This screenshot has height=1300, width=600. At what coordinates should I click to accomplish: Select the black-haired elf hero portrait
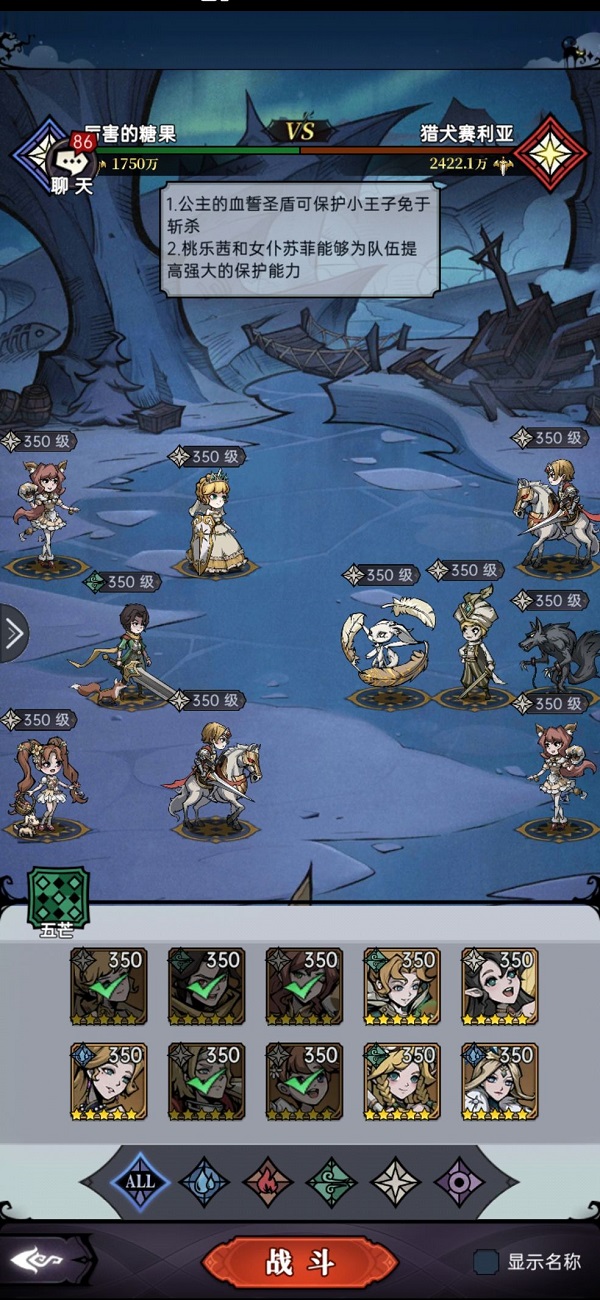(x=500, y=986)
